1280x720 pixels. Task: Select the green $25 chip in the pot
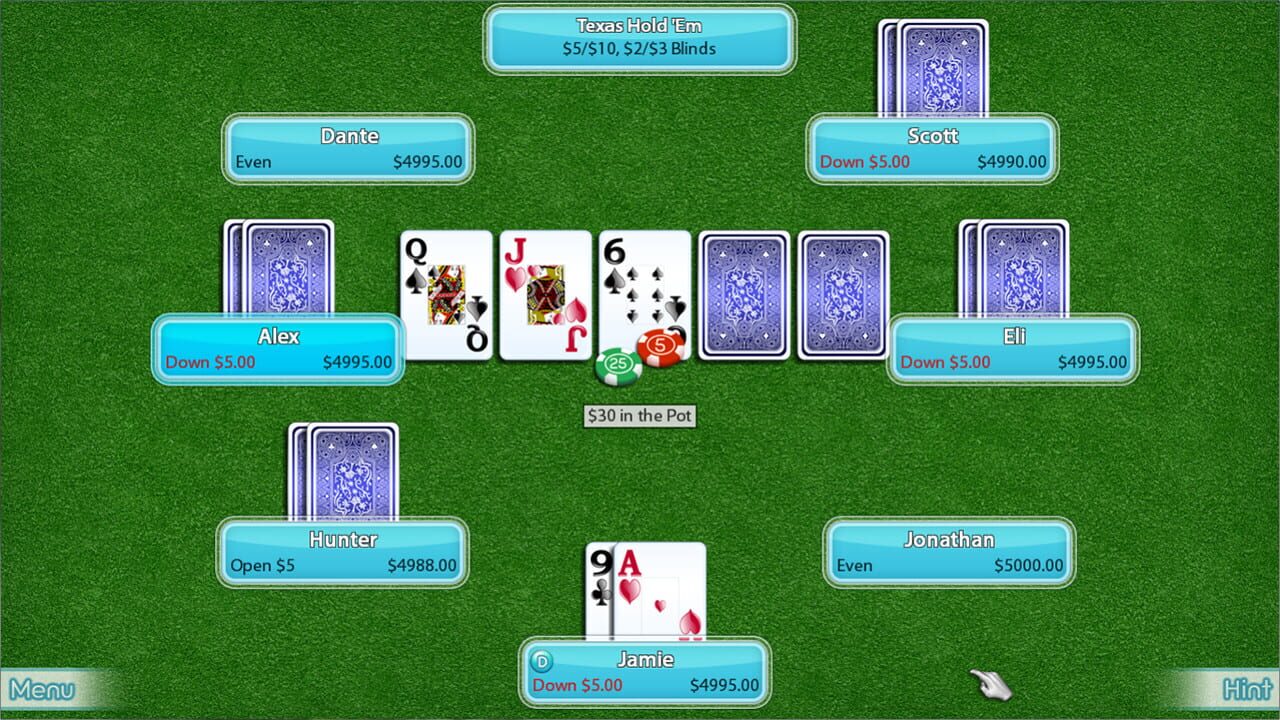point(622,365)
